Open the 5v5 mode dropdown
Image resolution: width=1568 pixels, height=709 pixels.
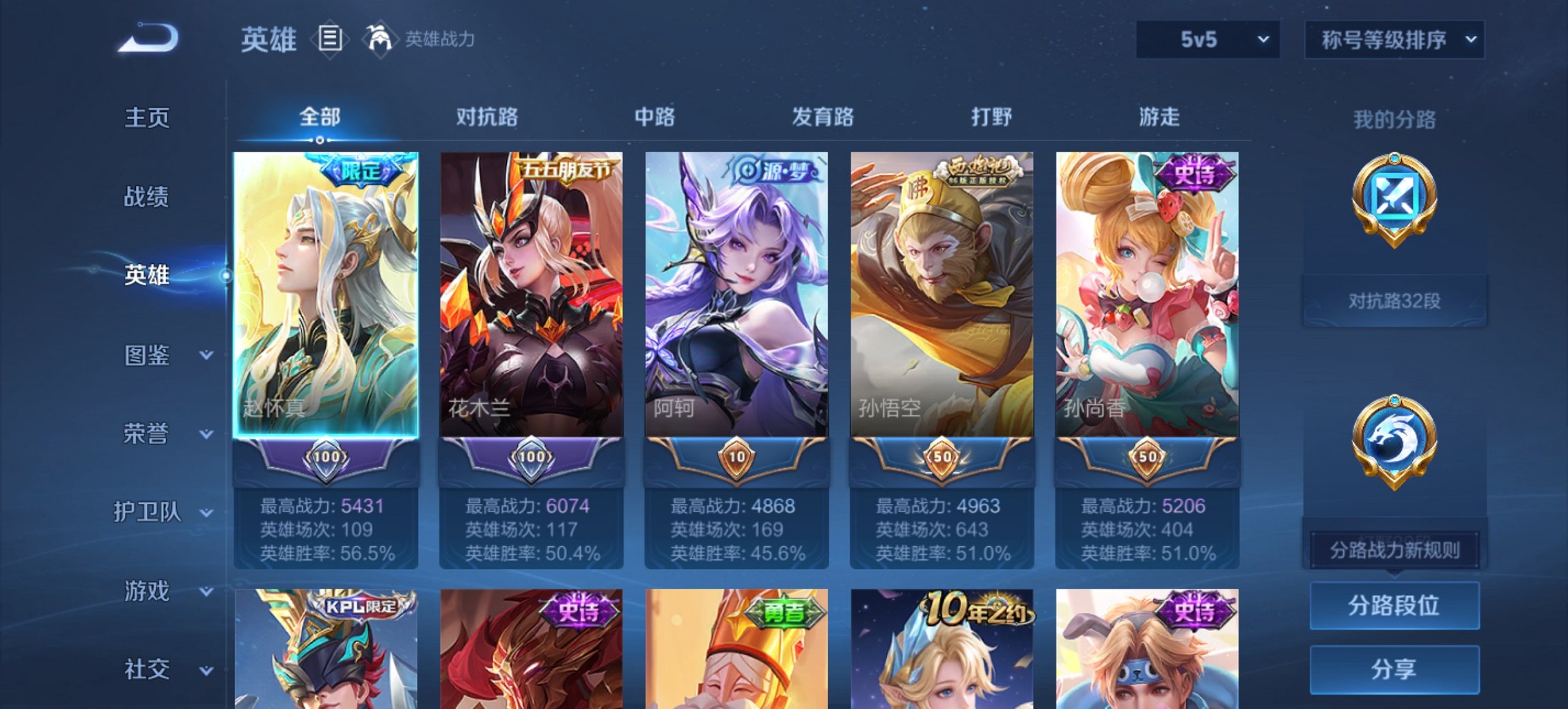tap(1207, 39)
